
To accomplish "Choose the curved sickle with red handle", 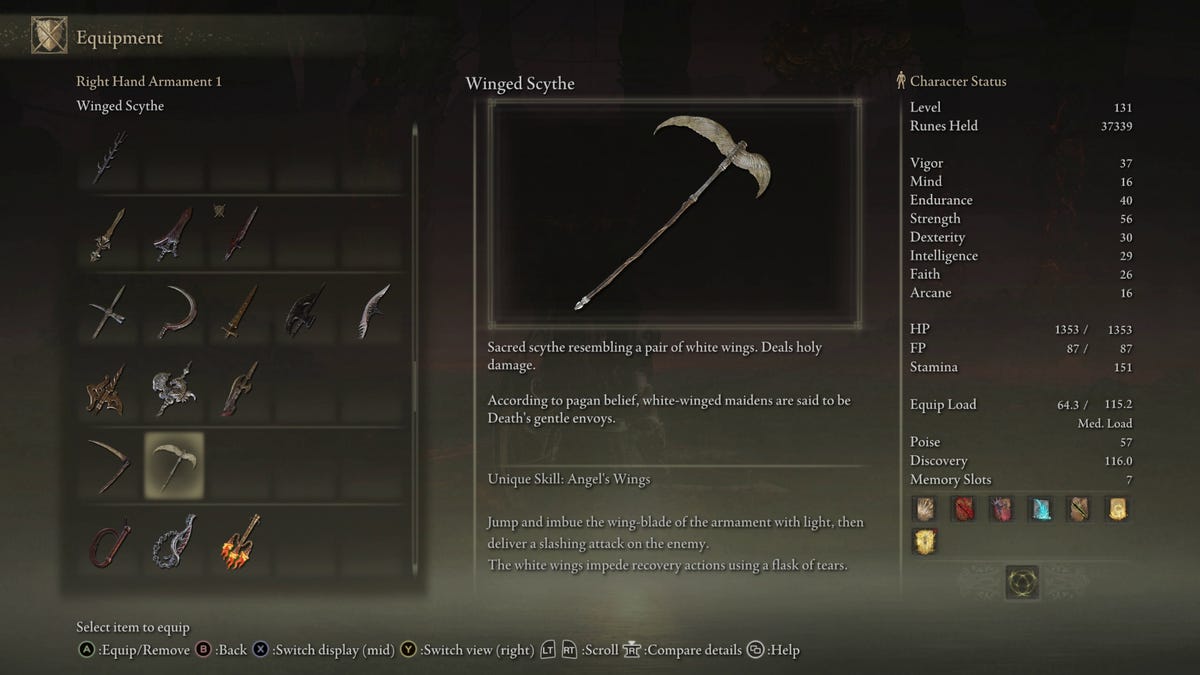I will (x=176, y=312).
